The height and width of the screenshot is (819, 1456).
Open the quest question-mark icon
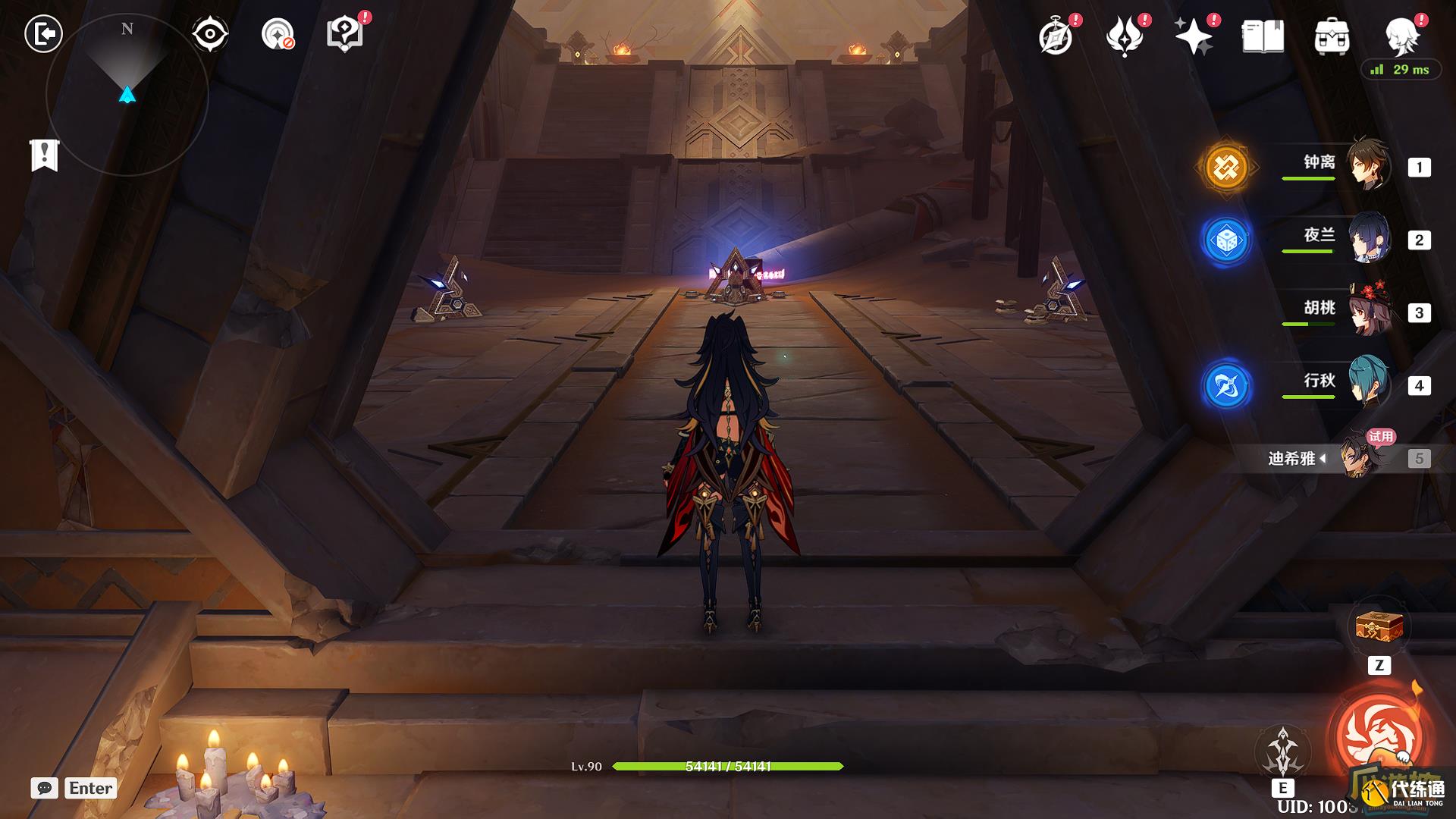point(344,34)
